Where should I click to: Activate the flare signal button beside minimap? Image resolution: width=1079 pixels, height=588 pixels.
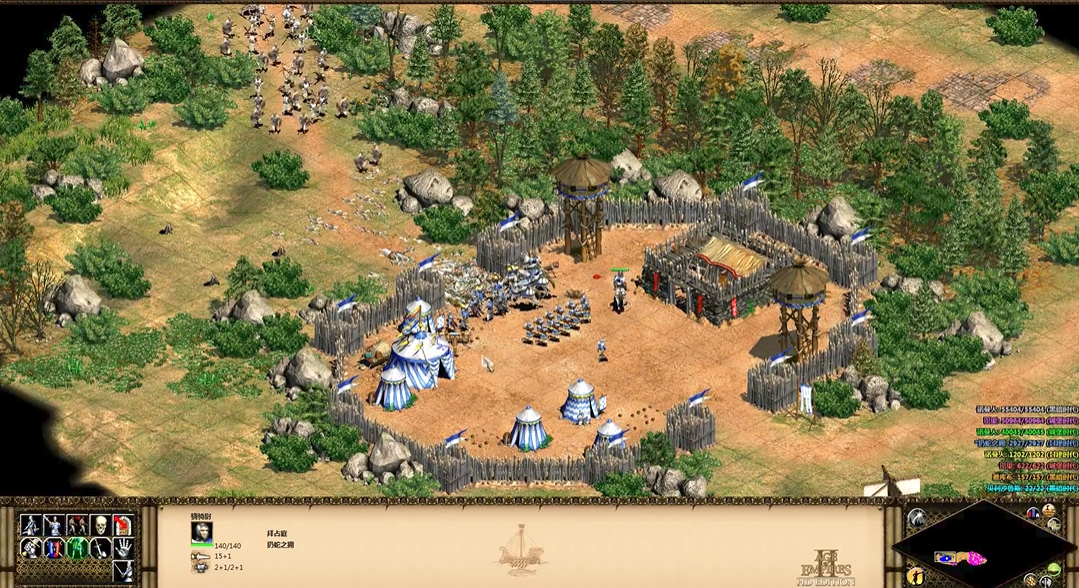pos(916,518)
